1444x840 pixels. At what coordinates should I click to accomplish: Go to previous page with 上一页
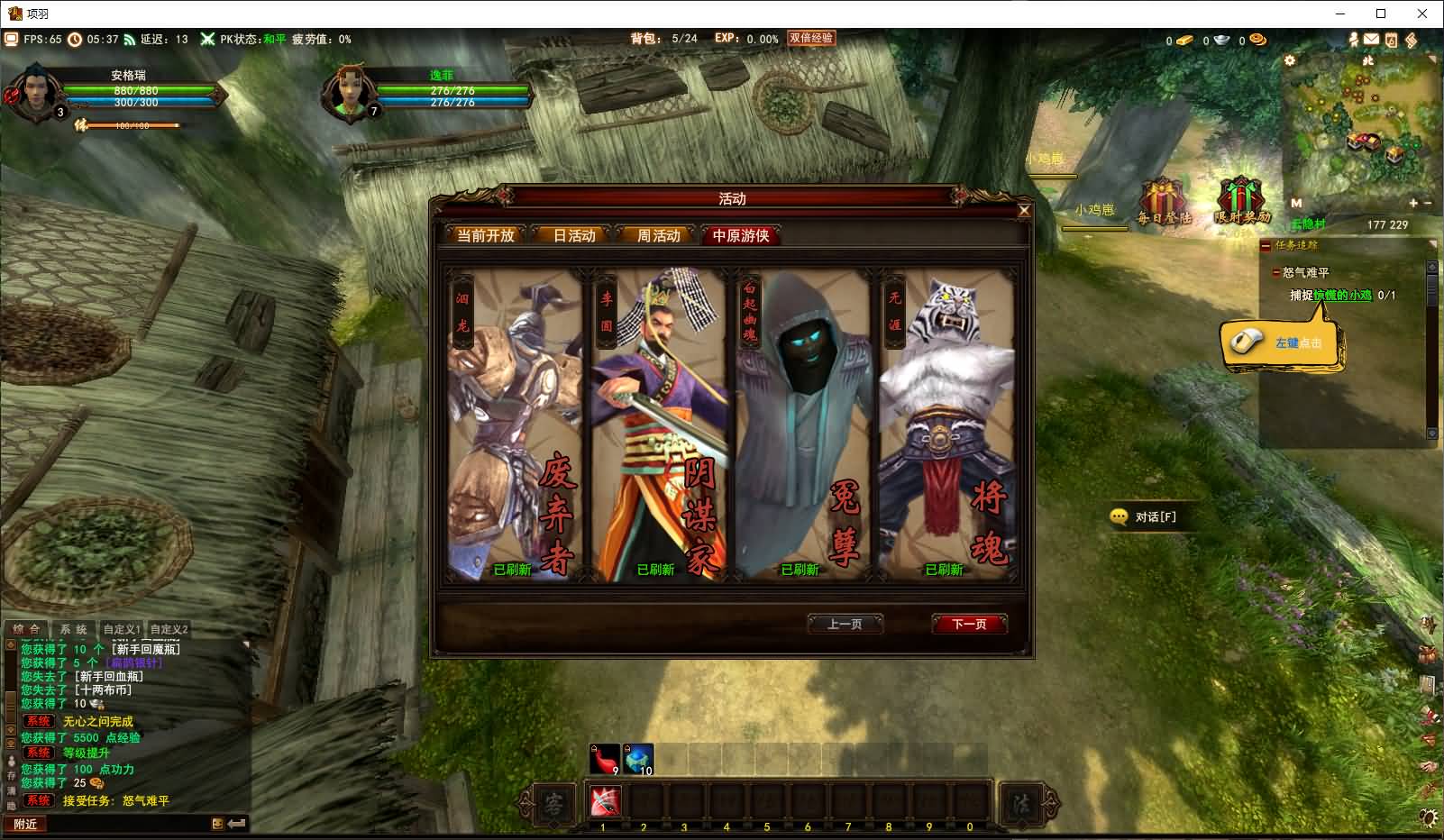click(845, 624)
